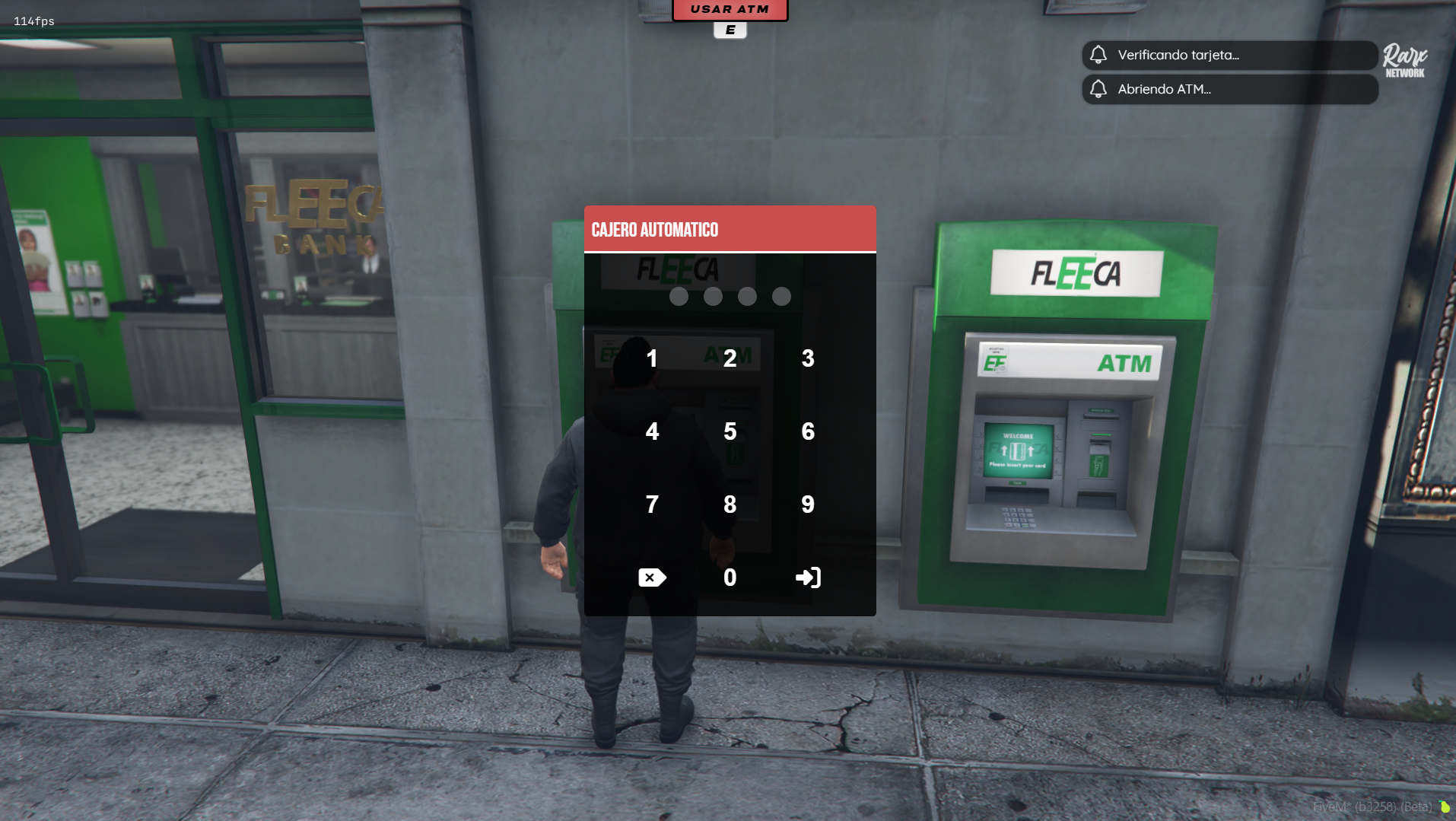
Task: Click the bell icon next to Verificando tarjeta
Action: [1098, 55]
